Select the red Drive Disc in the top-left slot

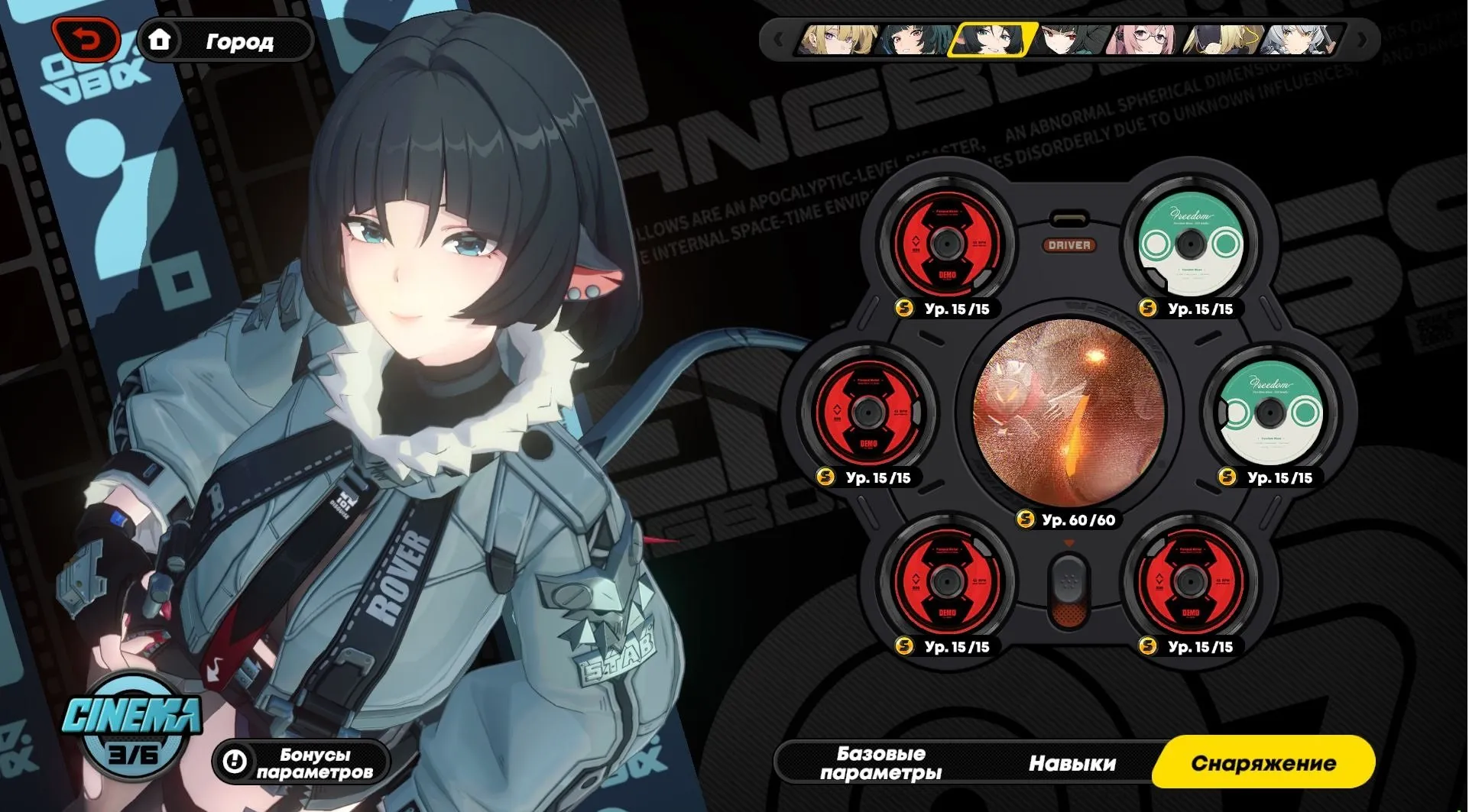[x=948, y=243]
